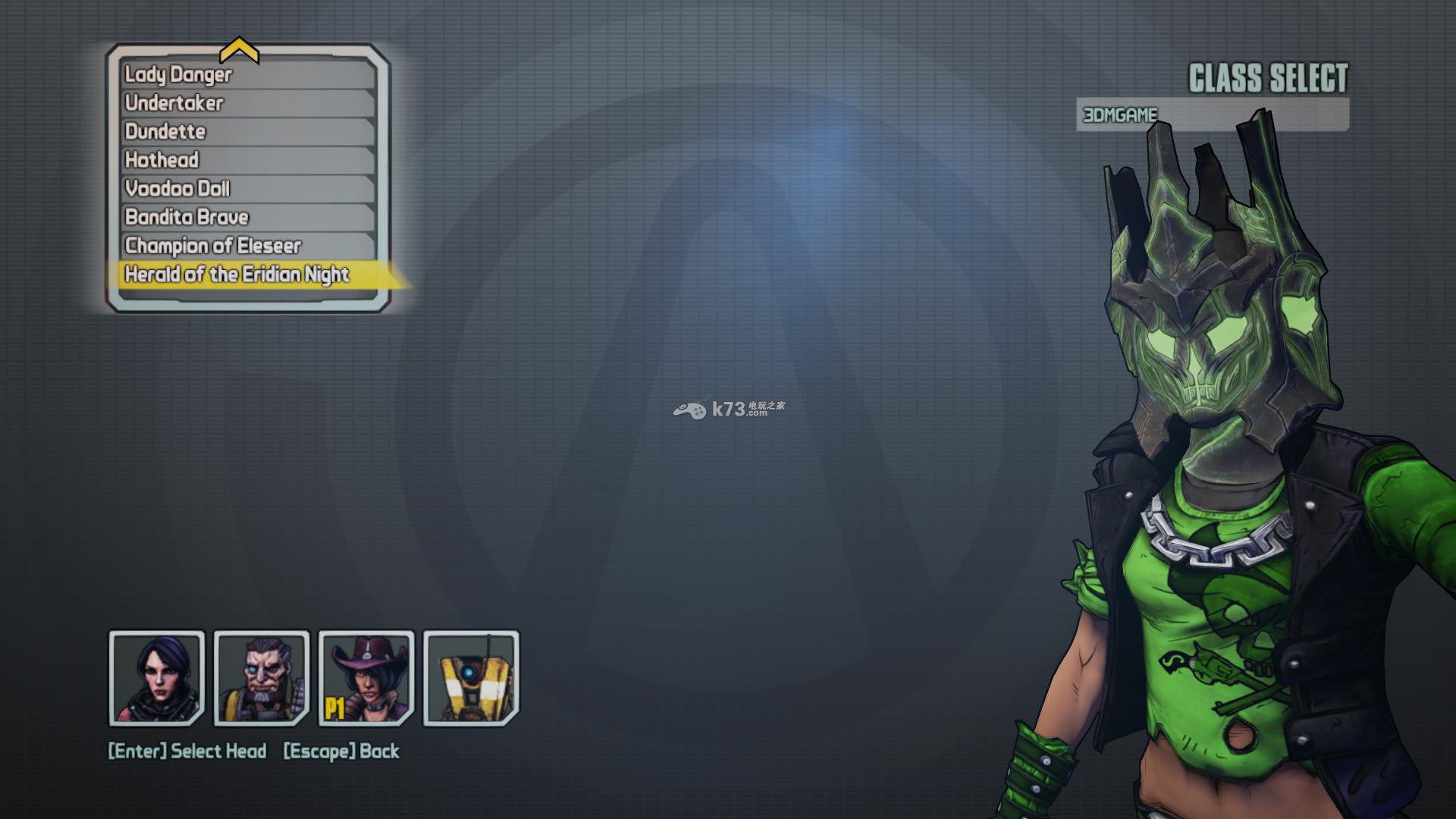This screenshot has width=1456, height=819.
Task: Choose the Claptrap robot portrait
Action: pyautogui.click(x=471, y=678)
